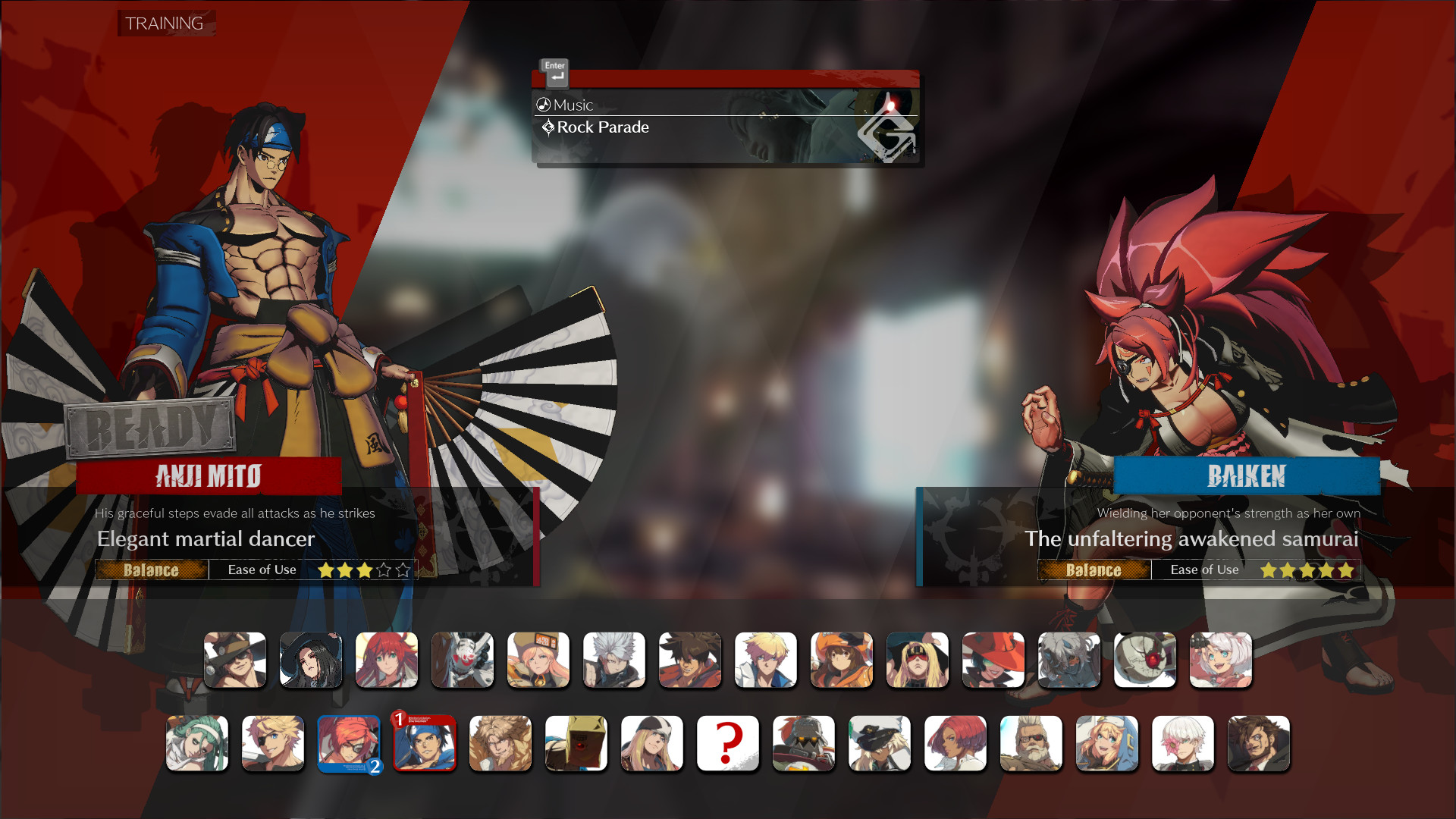Viewport: 1456px width, 819px height.
Task: Select May's orange portrait
Action: tap(842, 660)
